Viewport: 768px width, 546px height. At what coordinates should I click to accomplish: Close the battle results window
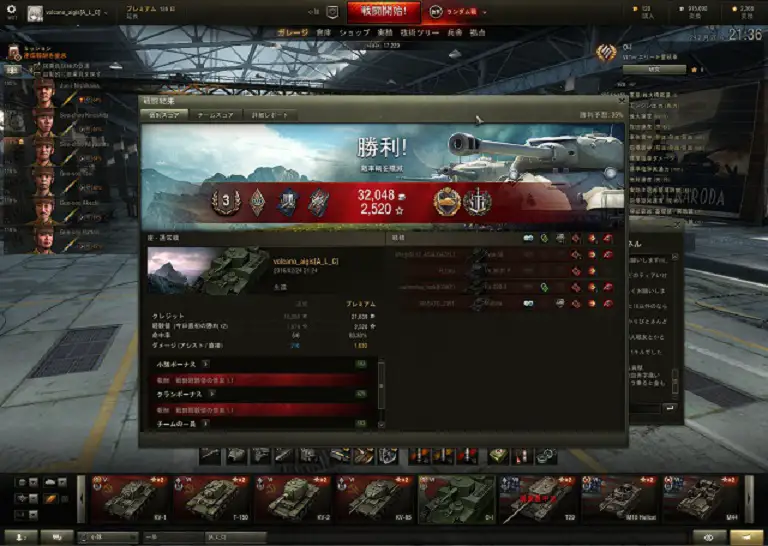[x=621, y=100]
